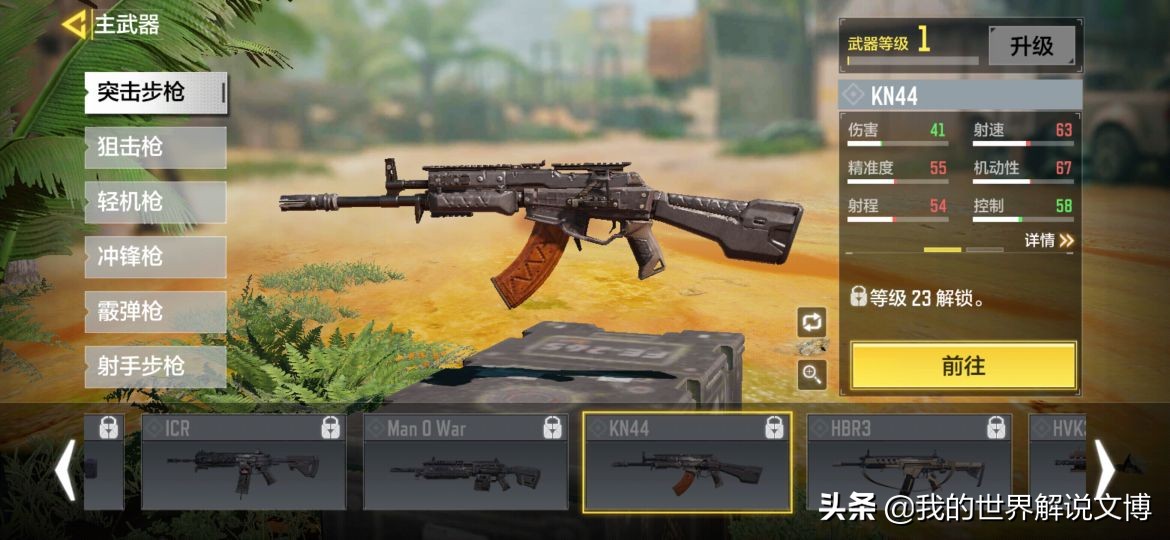
Task: Choose the Man O War weapon card
Action: point(465,462)
